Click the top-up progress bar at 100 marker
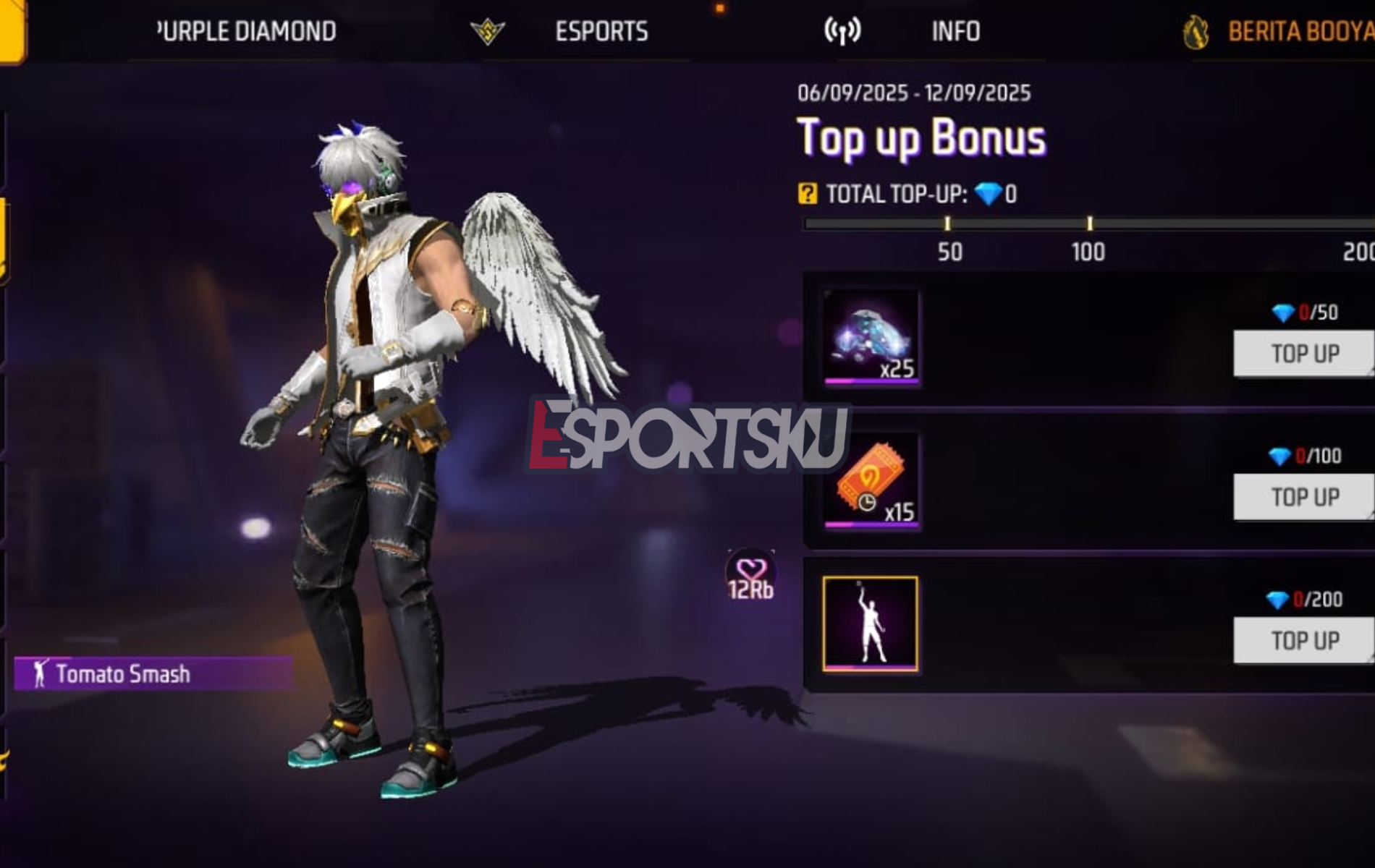 pyautogui.click(x=1091, y=223)
